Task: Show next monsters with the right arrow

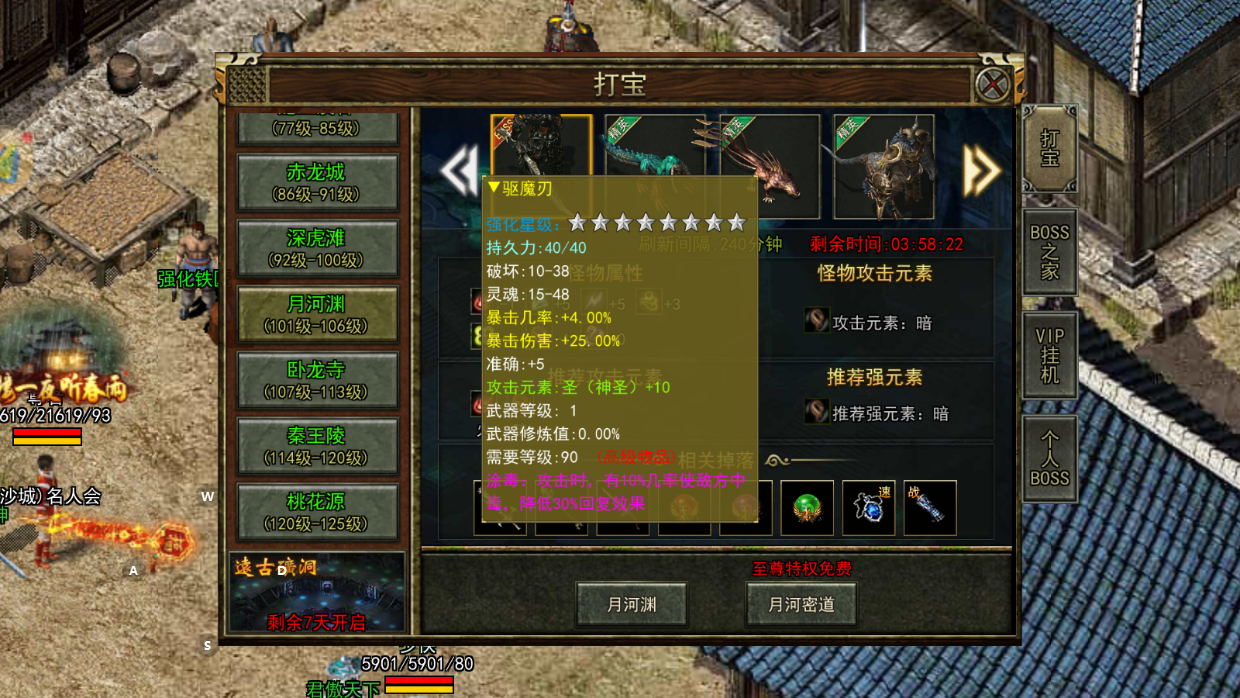Action: tap(981, 171)
